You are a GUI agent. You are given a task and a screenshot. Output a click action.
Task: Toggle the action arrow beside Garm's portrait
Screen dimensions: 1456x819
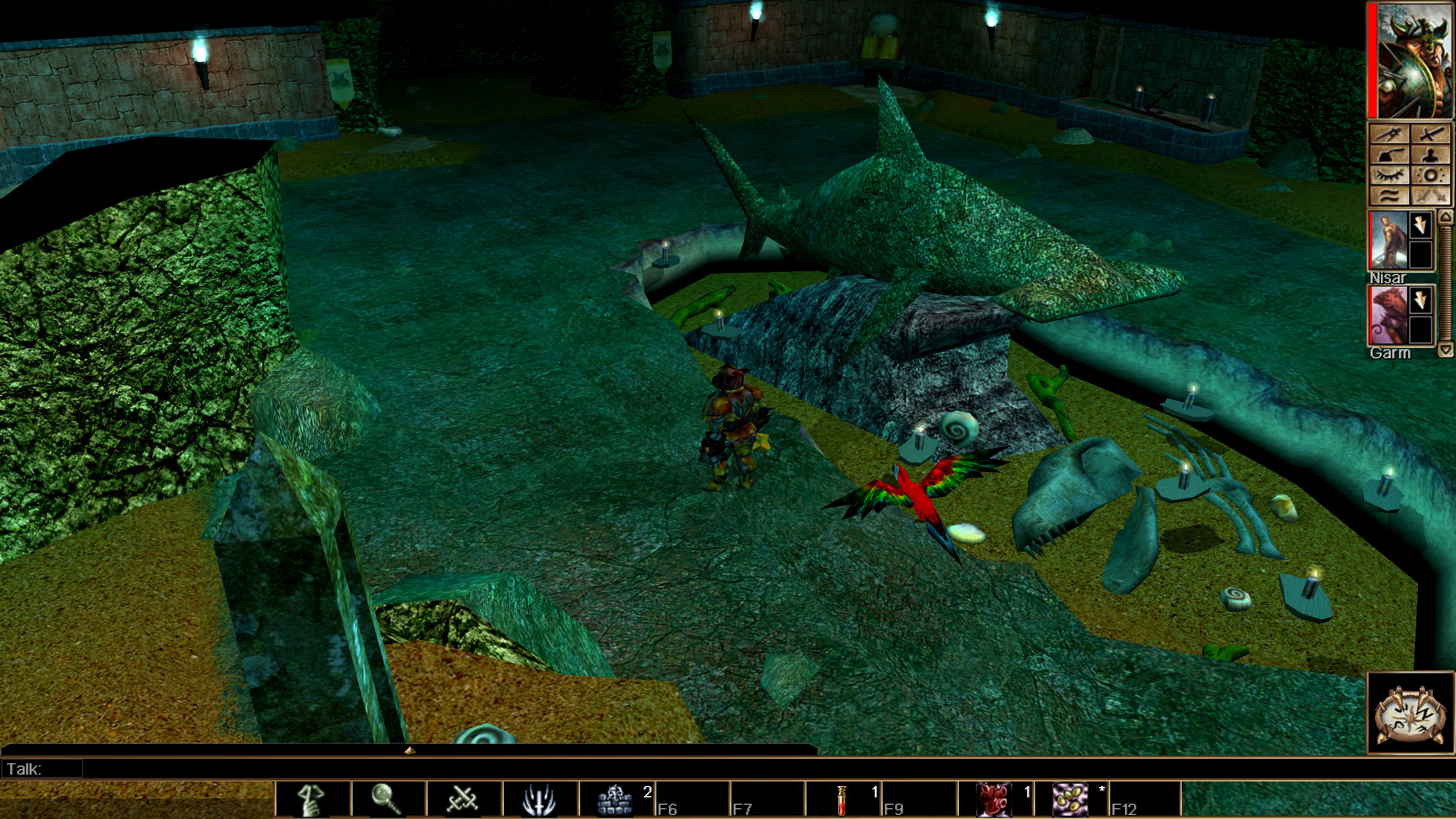(1421, 300)
